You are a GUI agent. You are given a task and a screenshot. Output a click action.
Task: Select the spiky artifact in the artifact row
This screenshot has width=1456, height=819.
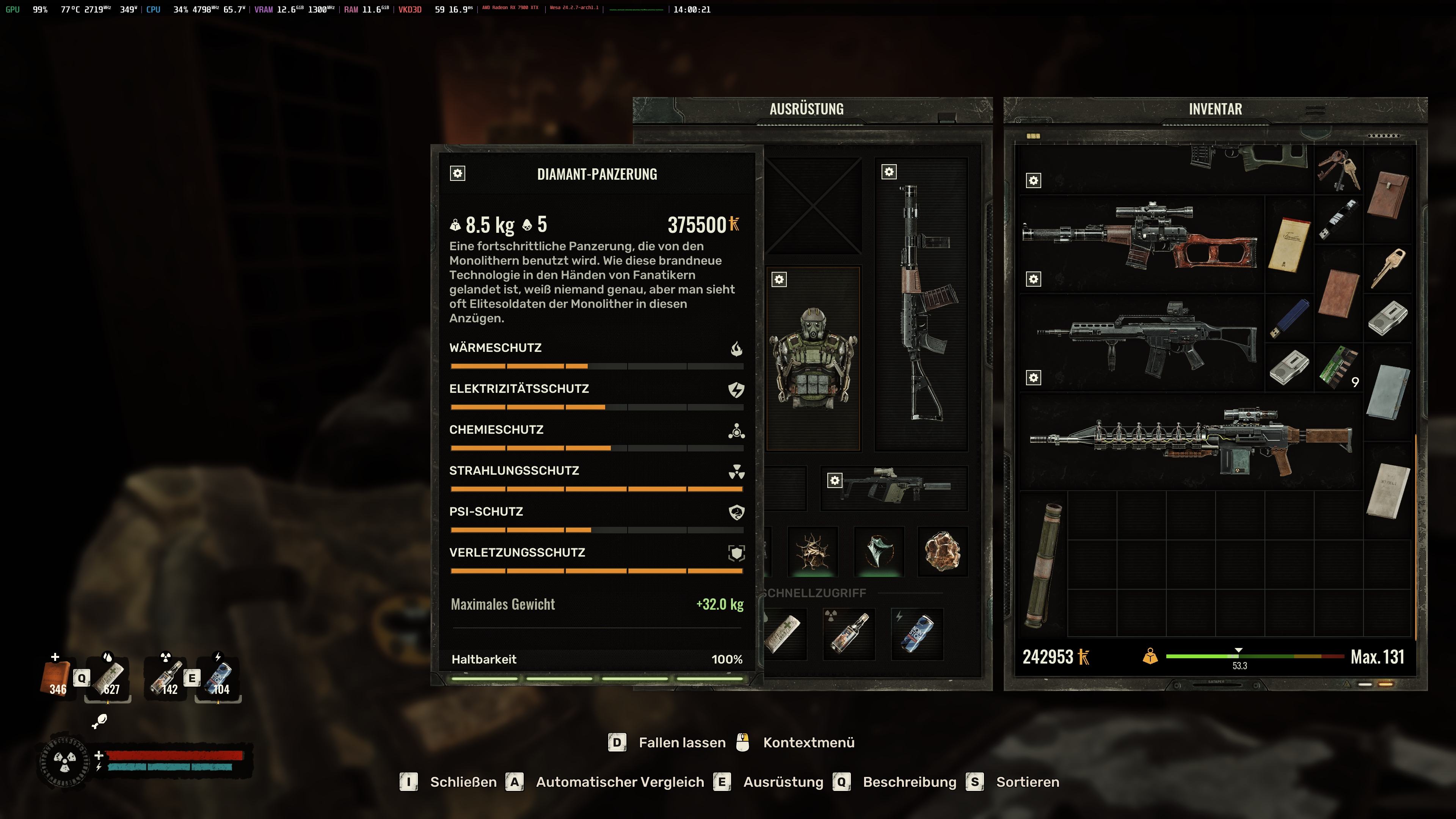[x=812, y=551]
